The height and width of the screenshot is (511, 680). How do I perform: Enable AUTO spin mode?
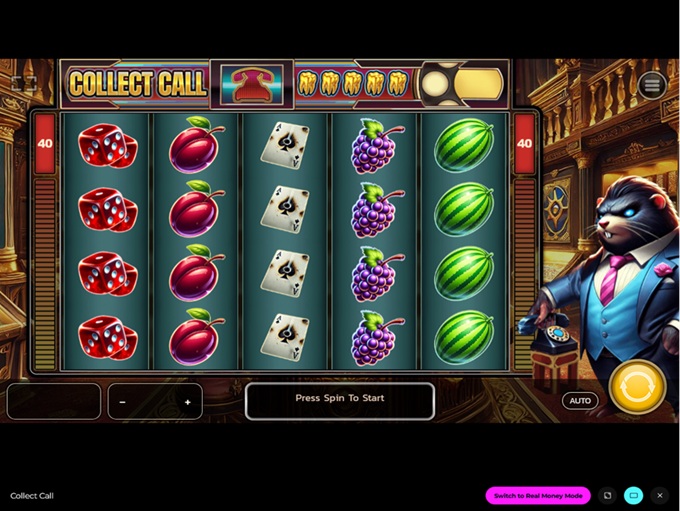tap(579, 401)
